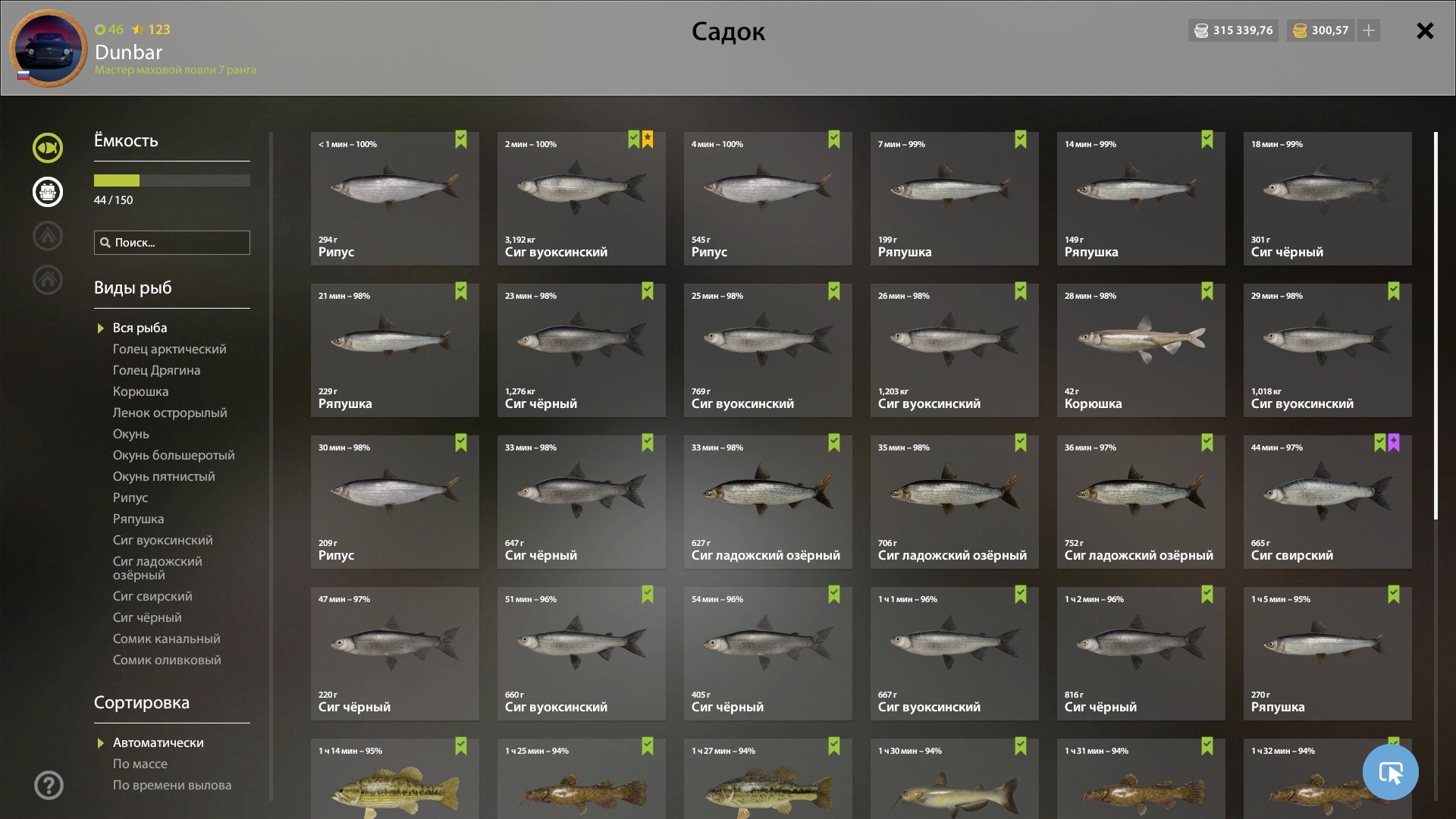Show only Сиг вуоксинский fish
Image resolution: width=1456 pixels, height=819 pixels.
(162, 540)
